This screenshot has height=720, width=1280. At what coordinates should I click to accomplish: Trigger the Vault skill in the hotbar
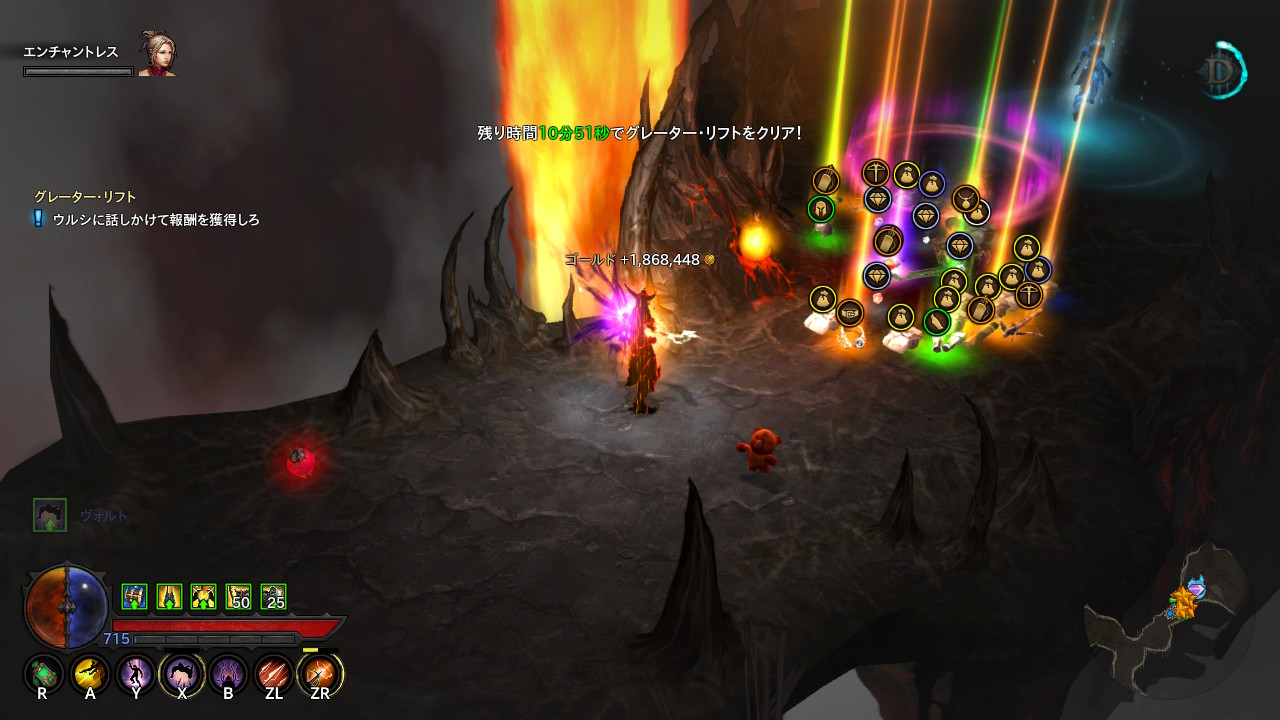(182, 674)
